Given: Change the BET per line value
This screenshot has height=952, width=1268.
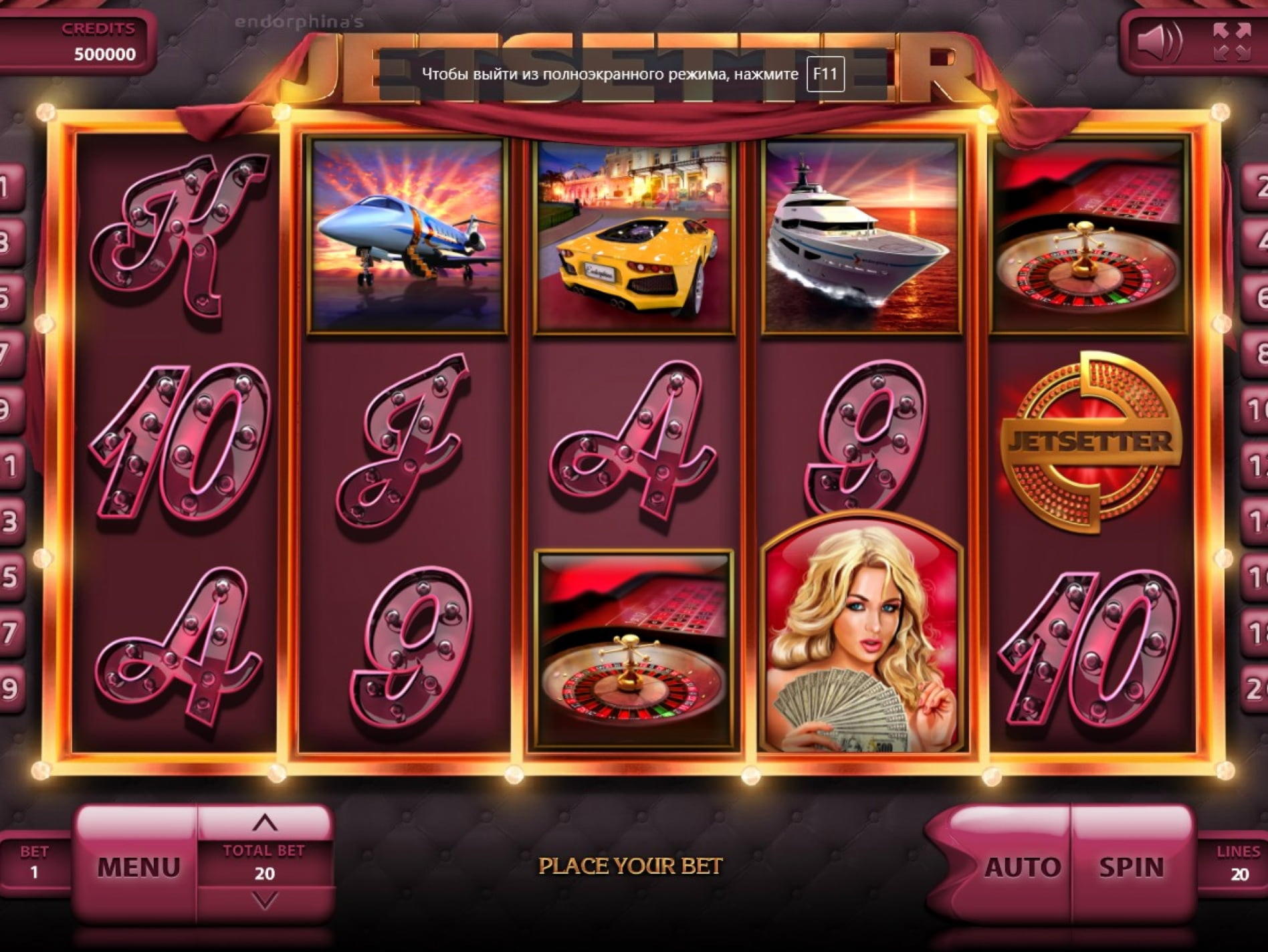Looking at the screenshot, I should coord(34,862).
